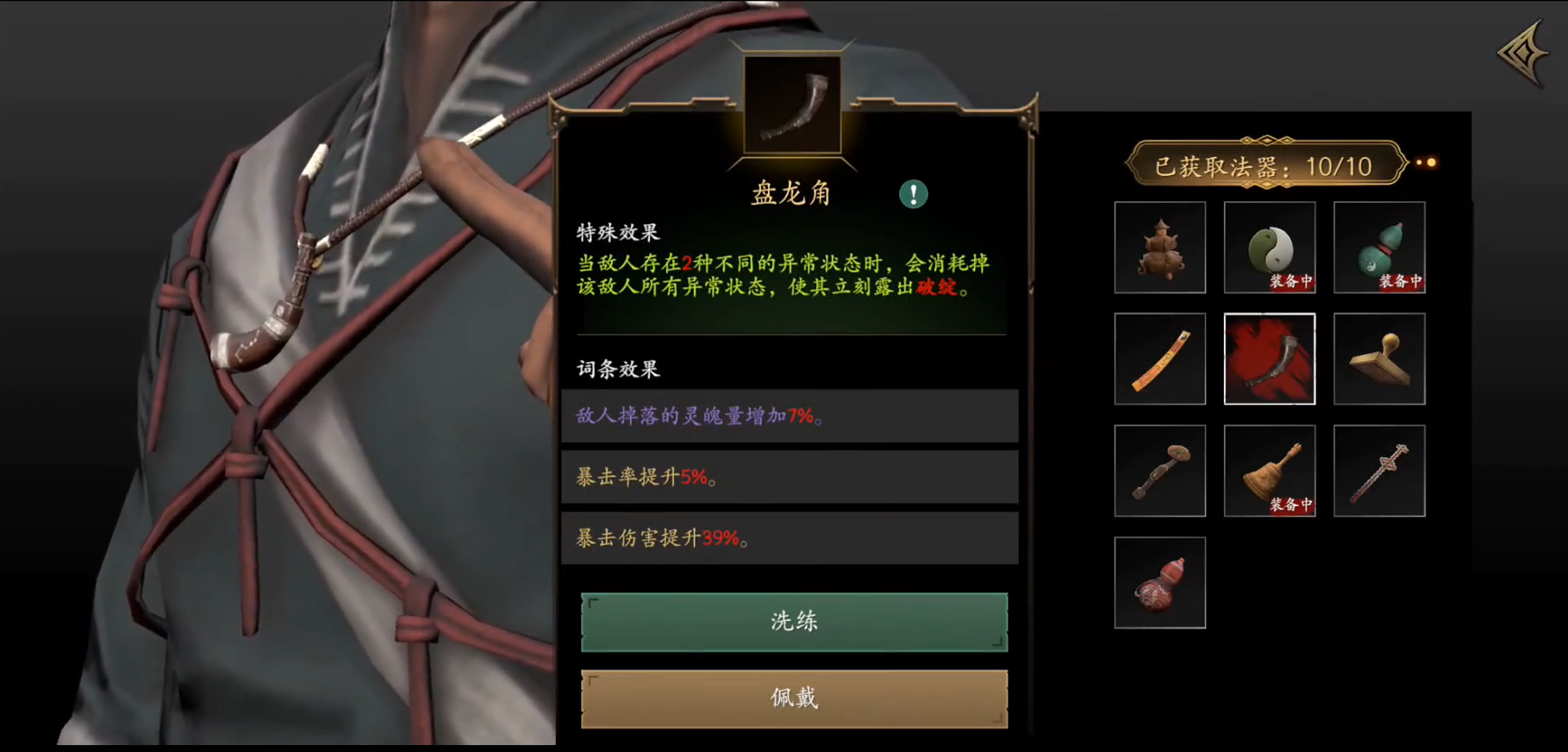Open the exclamation info tip beside 盘龙角
This screenshot has height=752, width=1568.
coord(913,194)
